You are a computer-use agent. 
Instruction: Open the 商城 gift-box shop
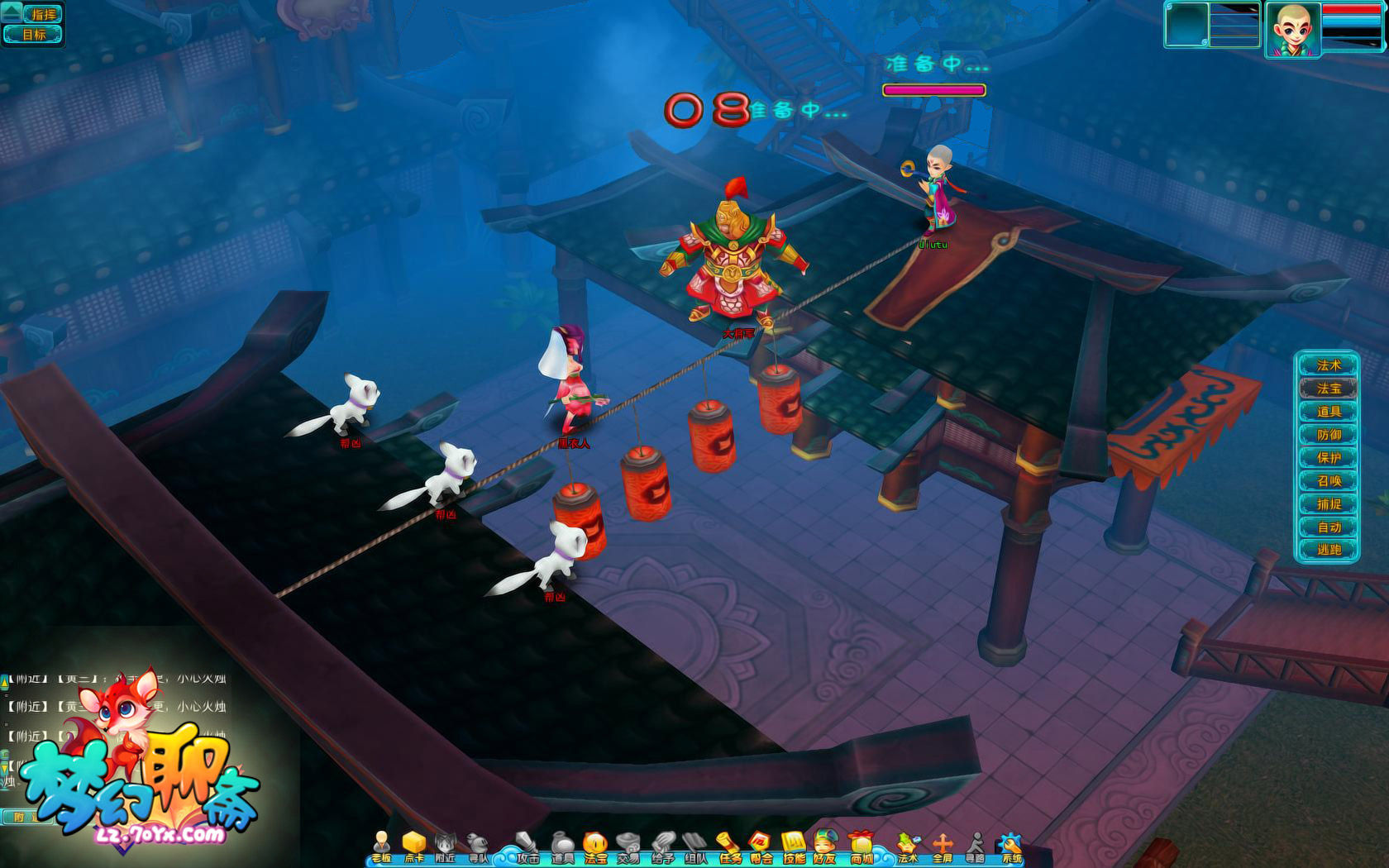click(862, 847)
